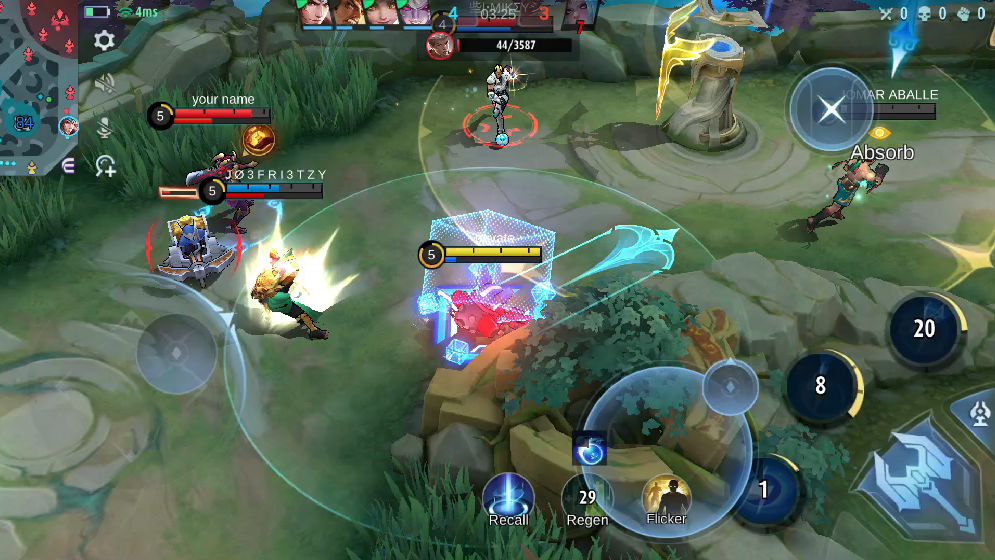Tap the left movement joystick
995x560 pixels.
pos(176,353)
